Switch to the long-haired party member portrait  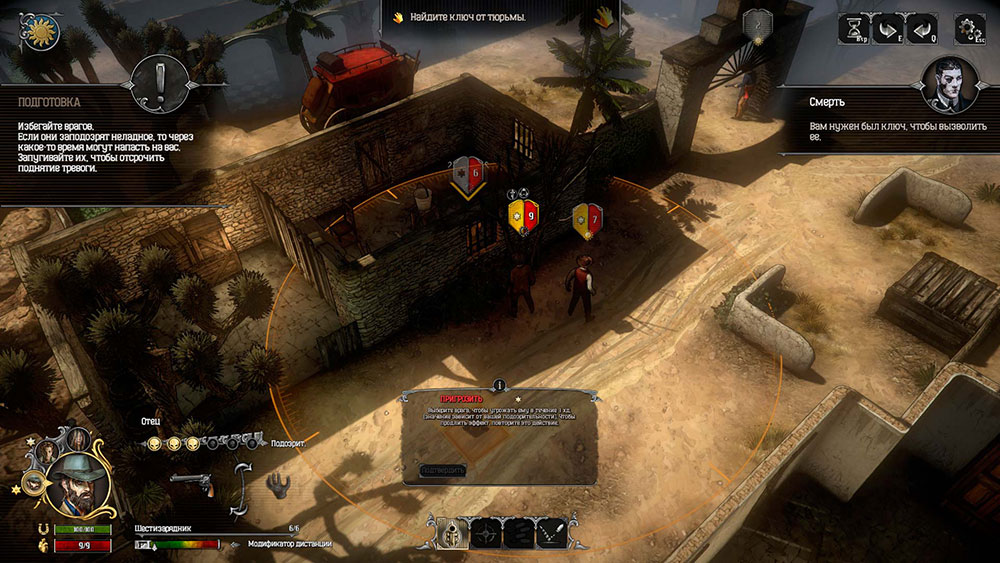(77, 438)
